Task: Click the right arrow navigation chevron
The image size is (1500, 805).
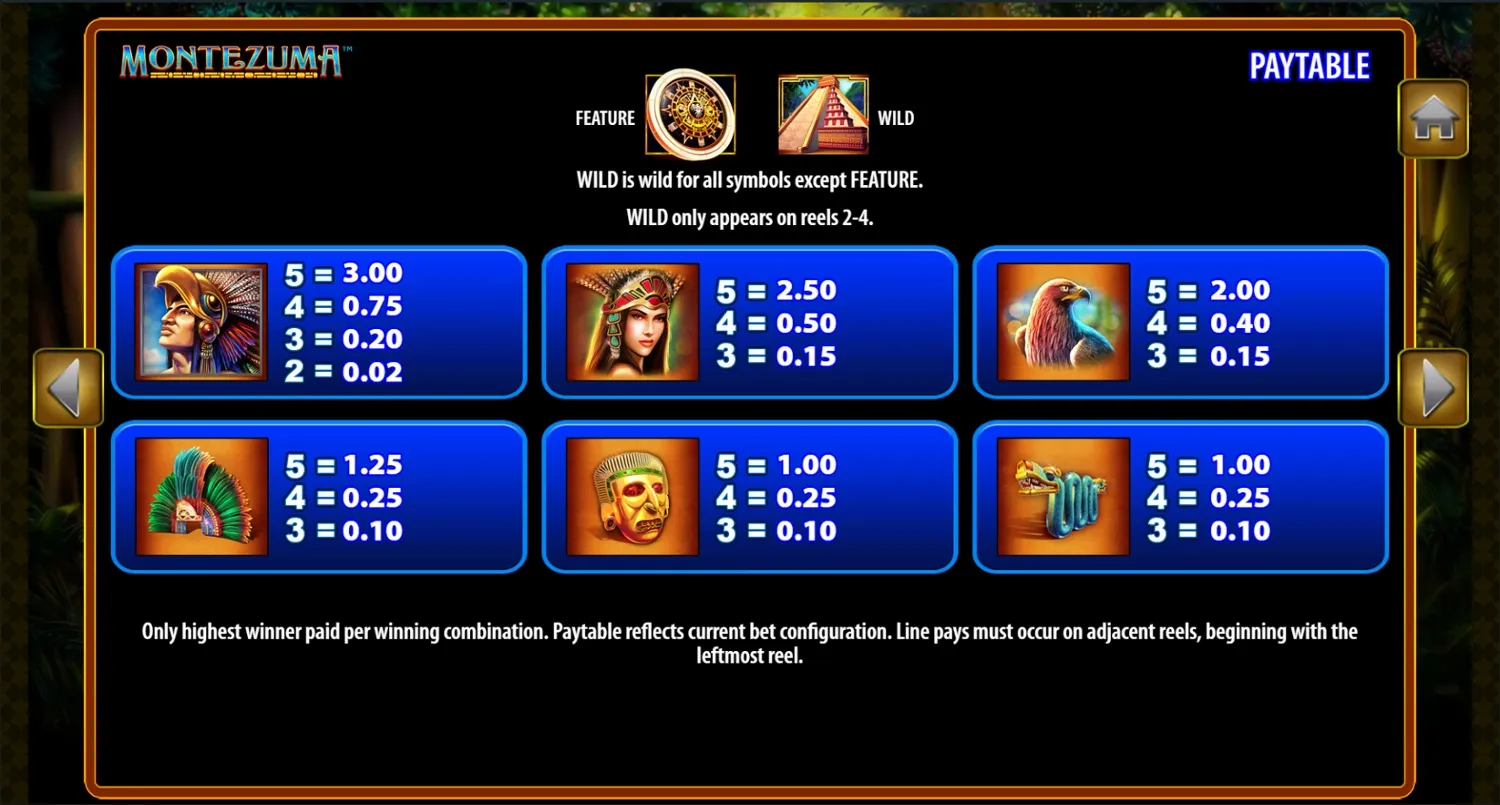Action: pos(1433,386)
